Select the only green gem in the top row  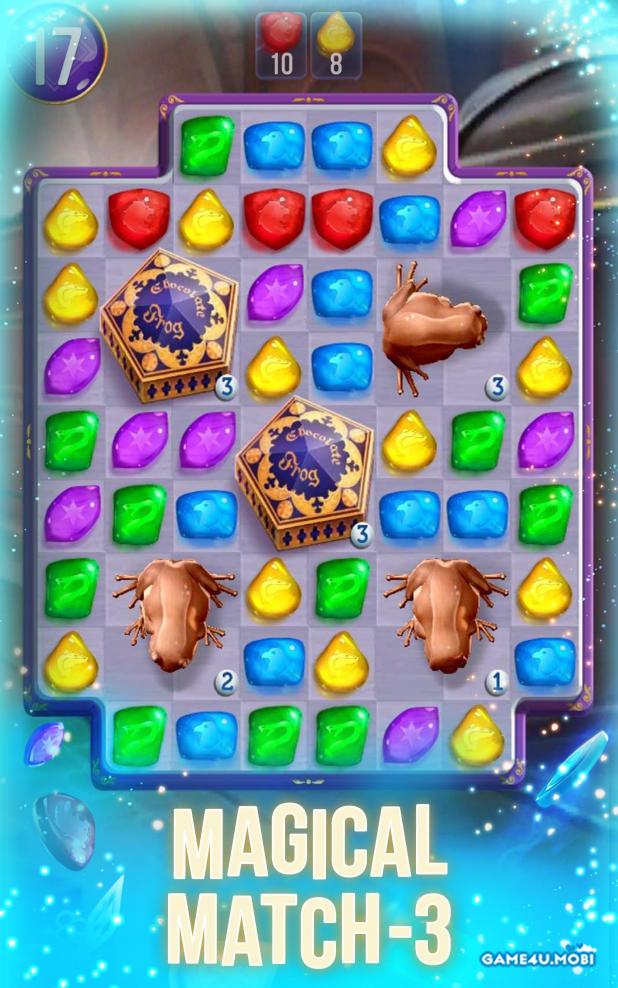pos(208,147)
